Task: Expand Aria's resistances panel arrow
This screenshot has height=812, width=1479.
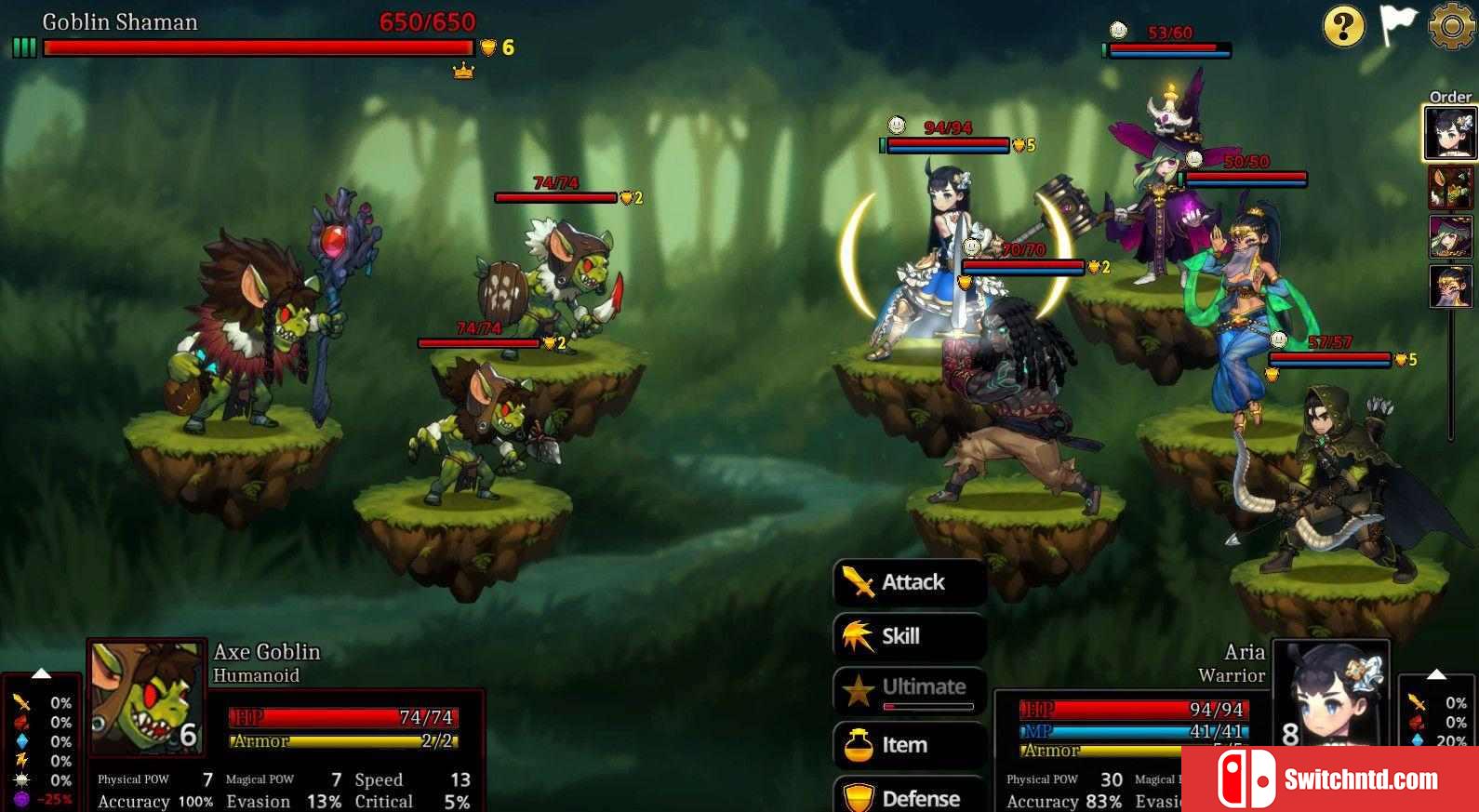Action: point(1436,673)
